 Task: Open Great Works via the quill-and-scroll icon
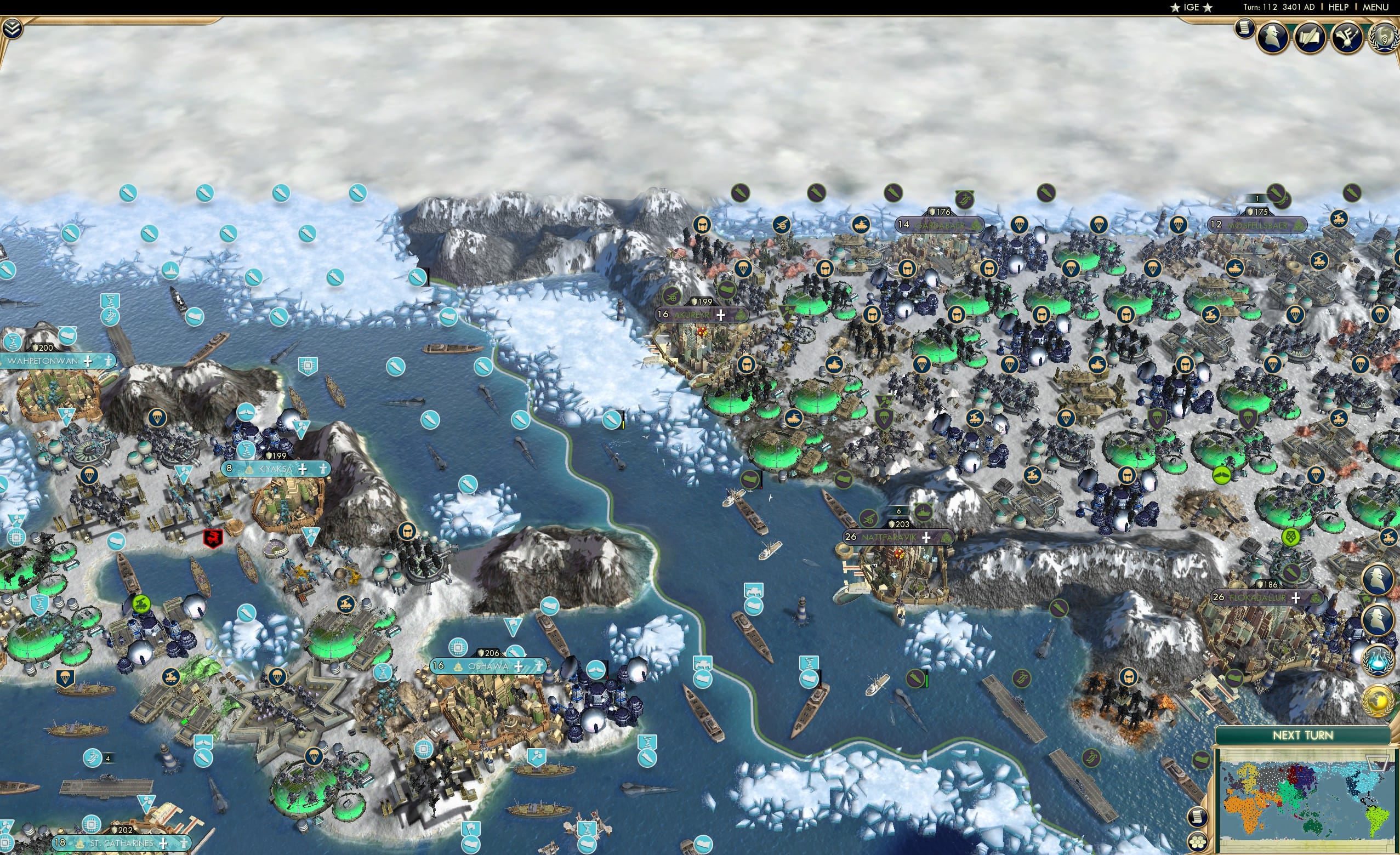(1311, 37)
